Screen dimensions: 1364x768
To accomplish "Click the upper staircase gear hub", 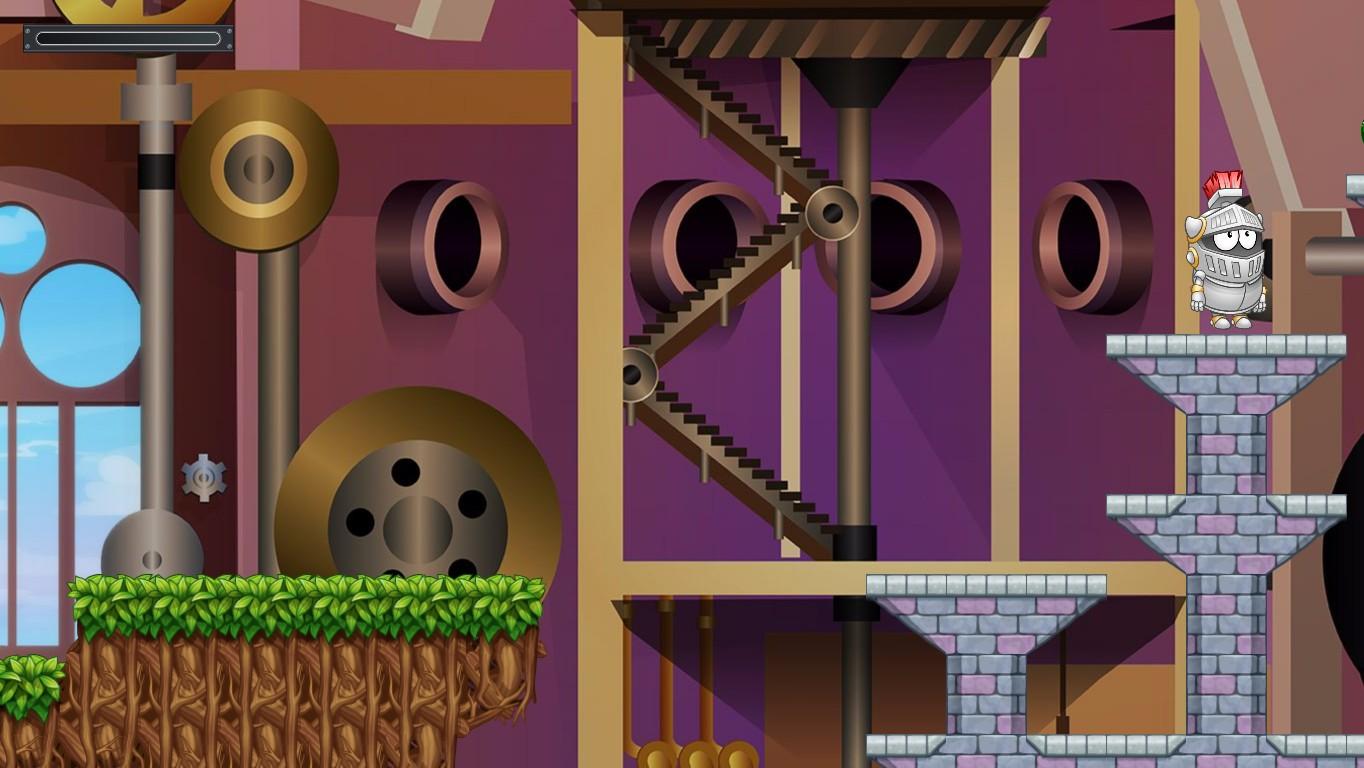I will [833, 213].
